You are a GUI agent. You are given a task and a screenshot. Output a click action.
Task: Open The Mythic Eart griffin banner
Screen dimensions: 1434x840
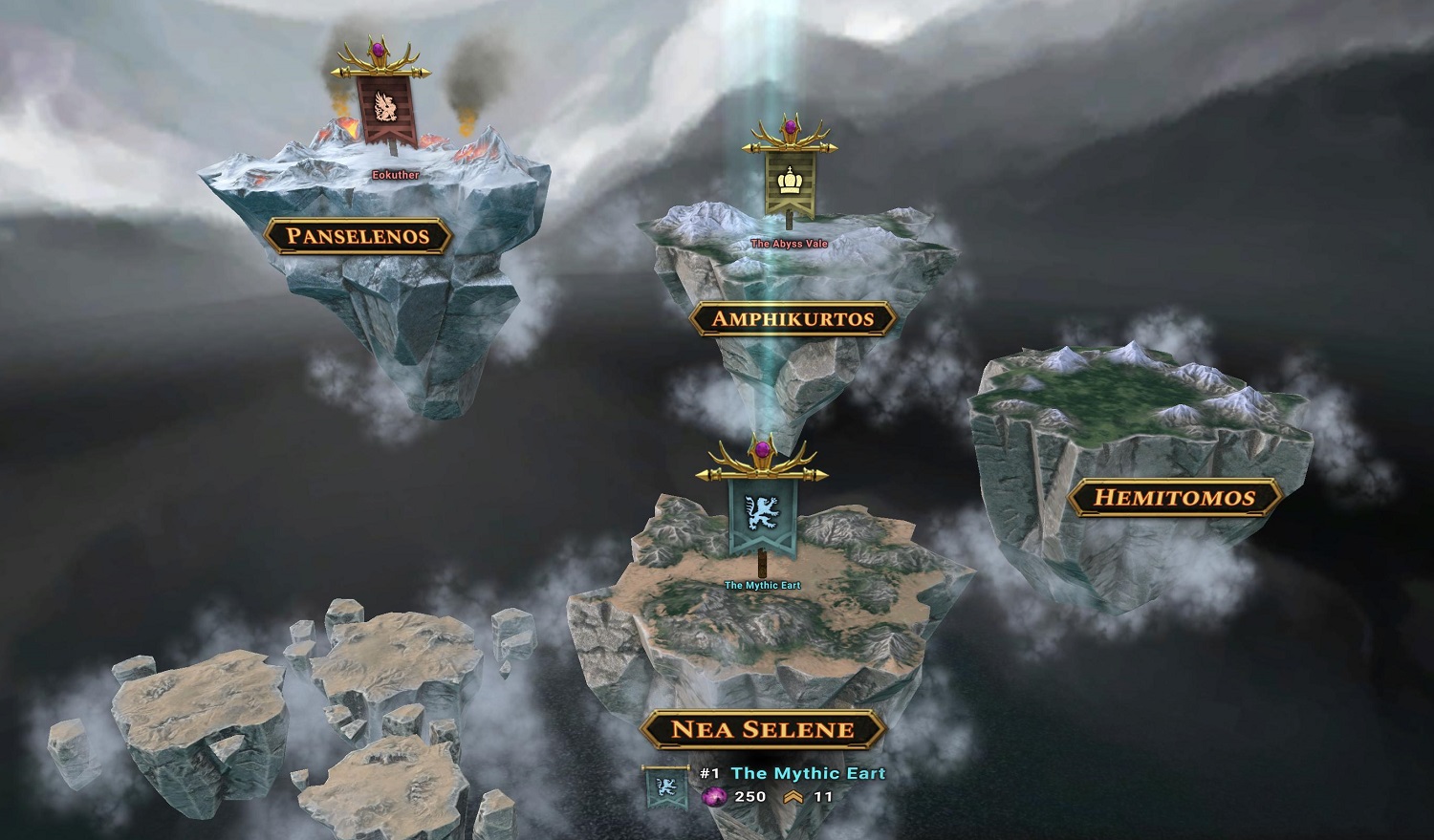(761, 516)
